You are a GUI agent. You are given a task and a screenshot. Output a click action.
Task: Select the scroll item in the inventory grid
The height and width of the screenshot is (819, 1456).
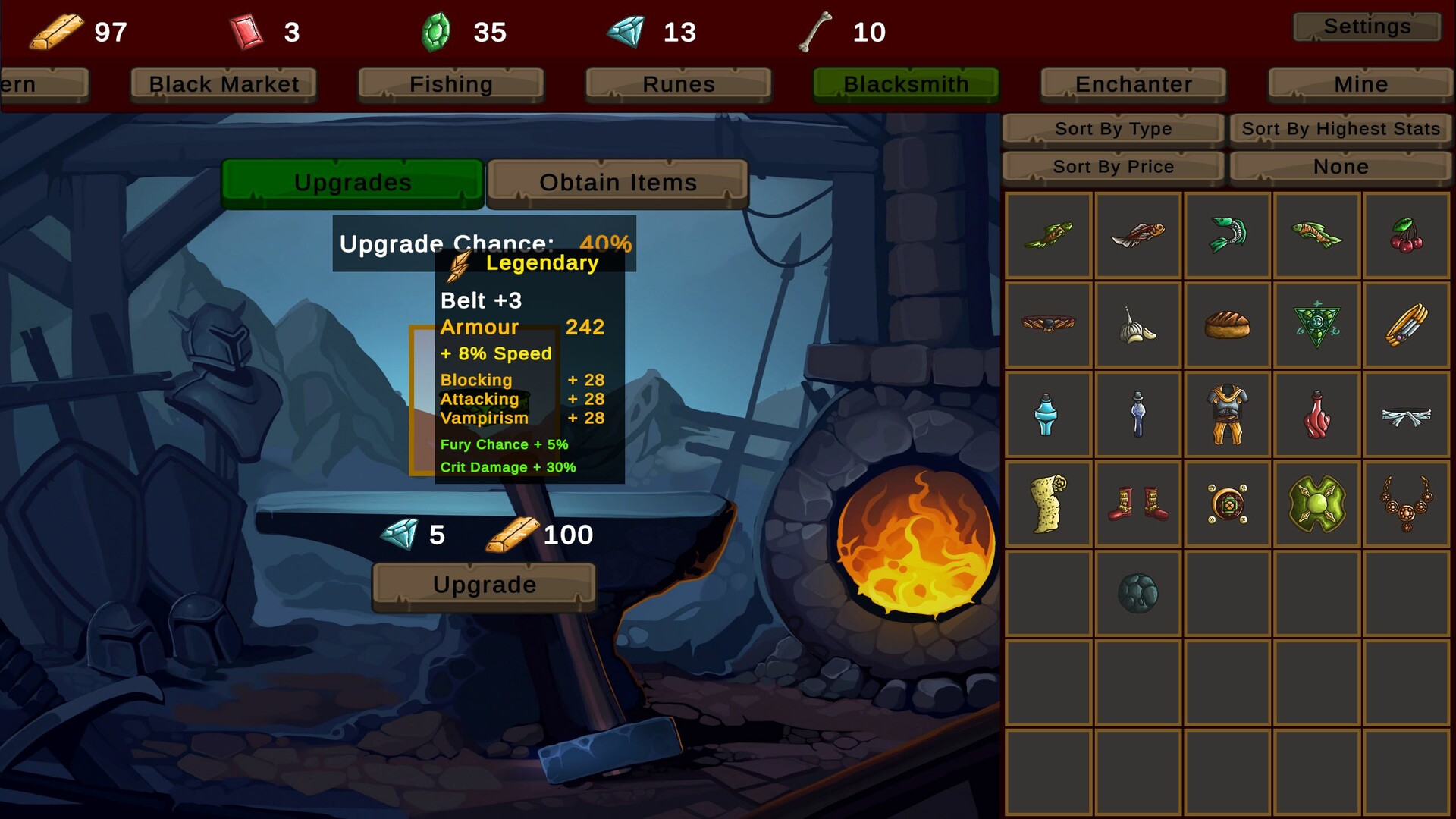(1048, 504)
